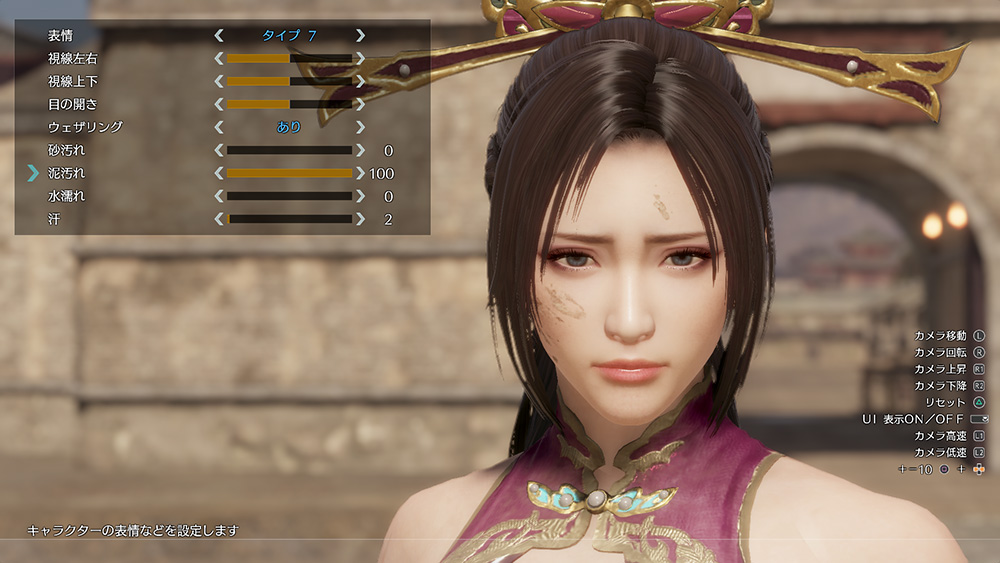Toggle ウェザリング with its right arrow
Viewport: 1000px width, 563px height.
click(360, 127)
